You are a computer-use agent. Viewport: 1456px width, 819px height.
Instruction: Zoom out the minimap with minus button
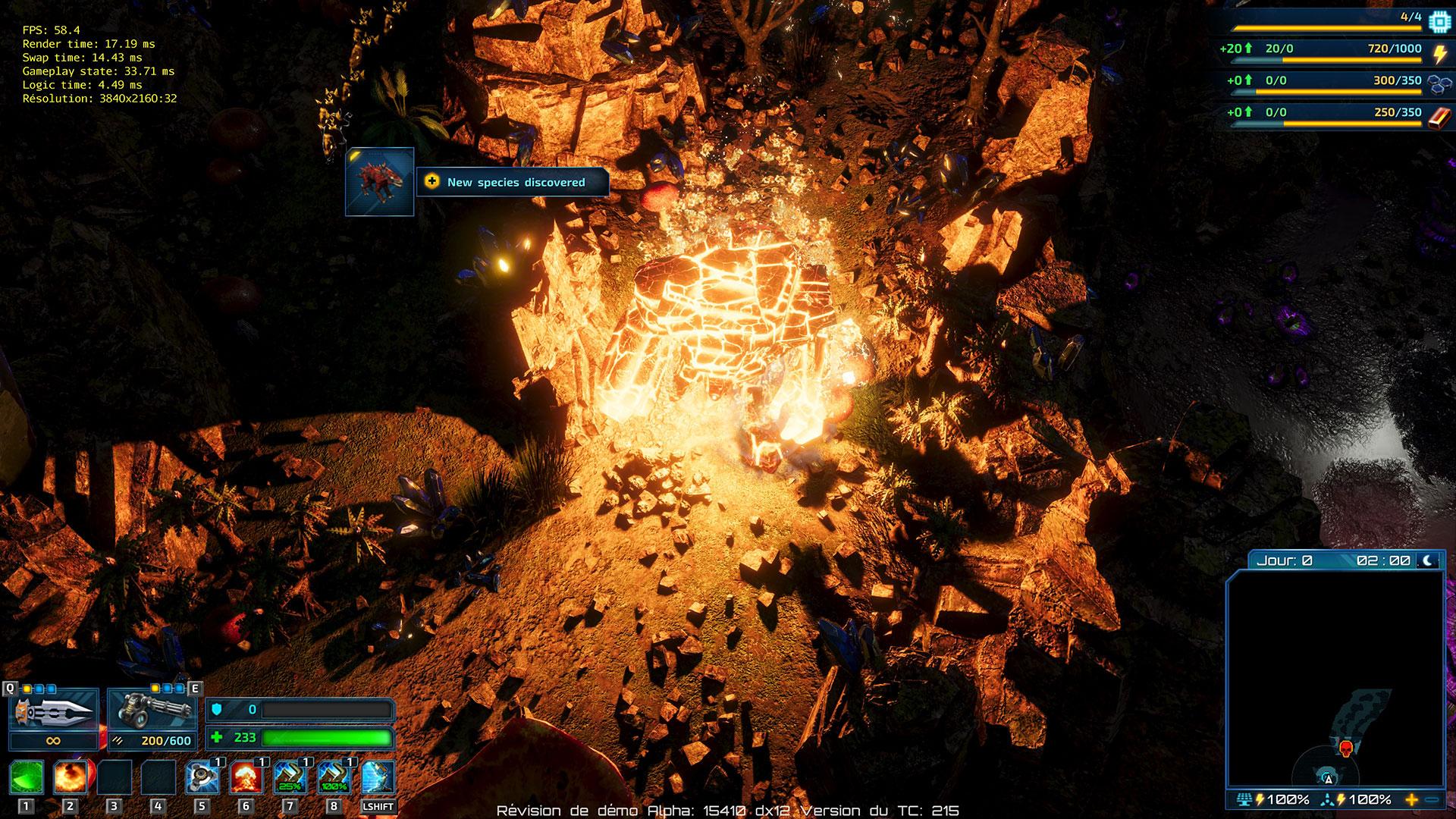1432,799
